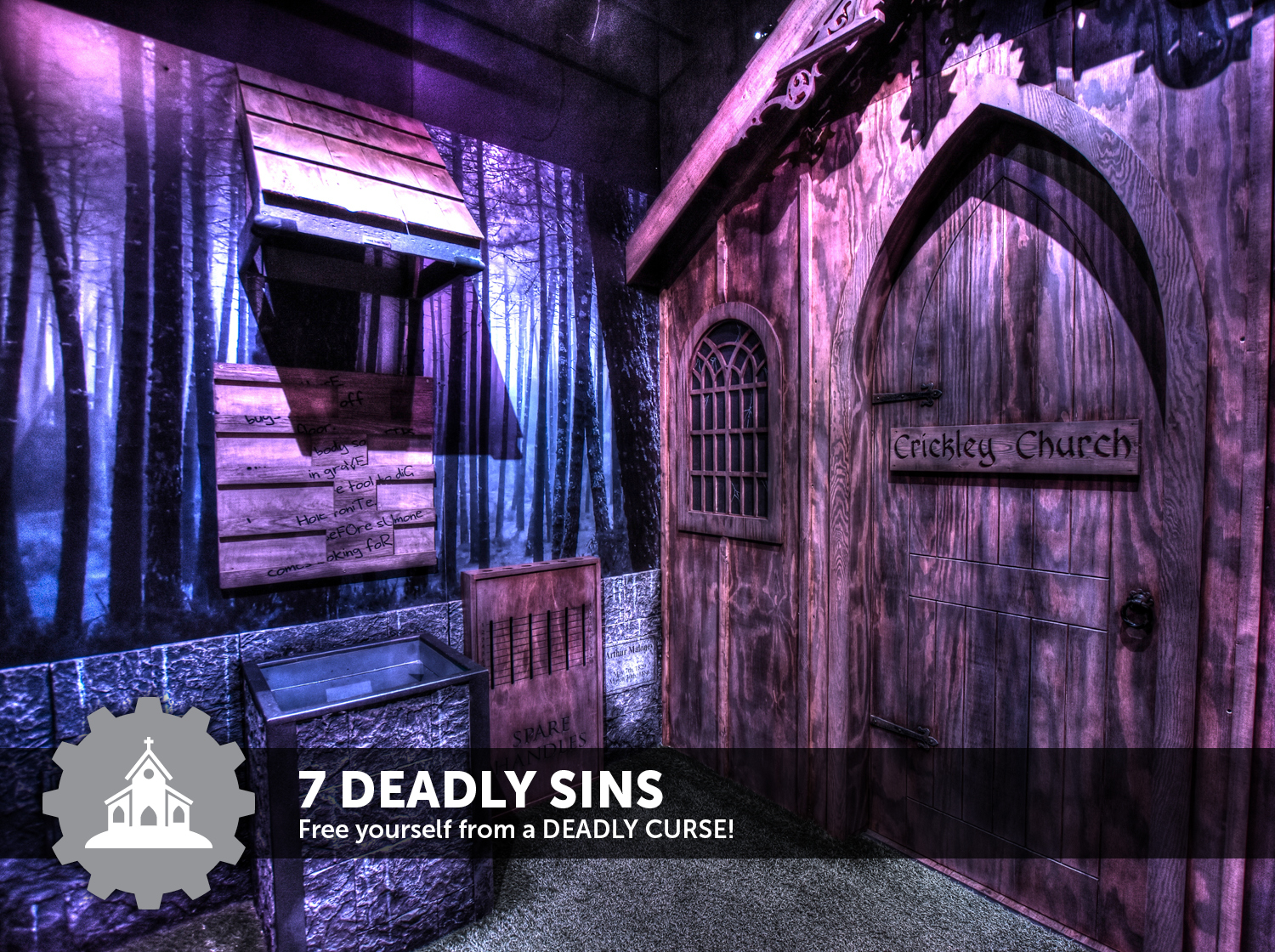Click the church gear icon
This screenshot has width=1275, height=952.
pyautogui.click(x=149, y=802)
